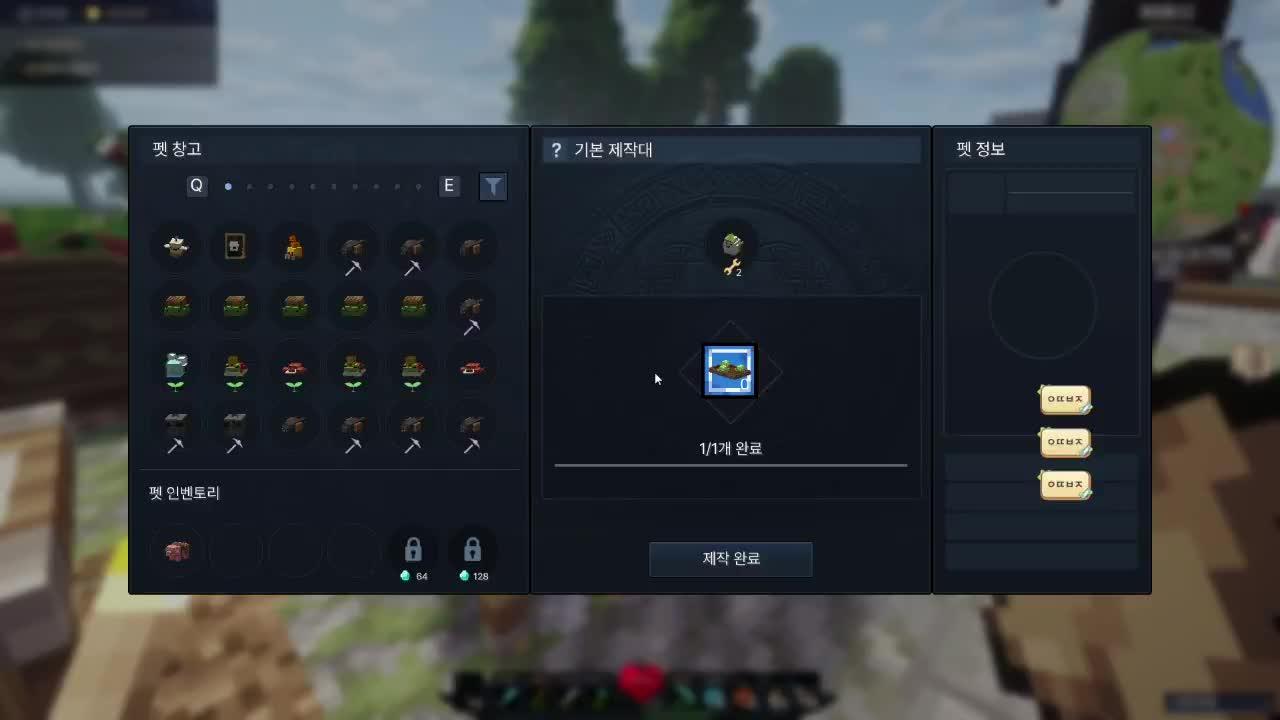Select the last pagination dot on the right
The width and height of the screenshot is (1280, 720).
point(418,186)
